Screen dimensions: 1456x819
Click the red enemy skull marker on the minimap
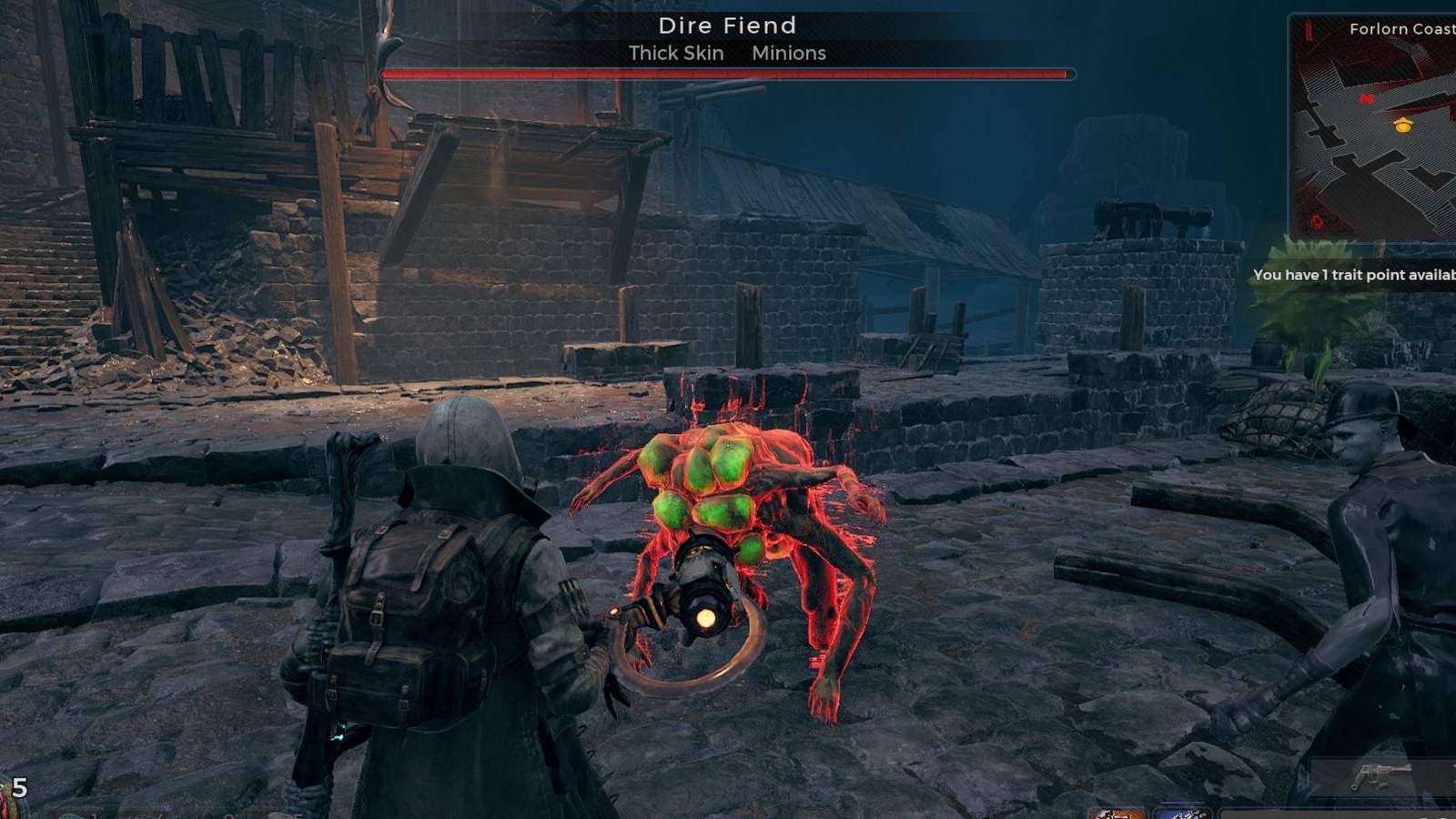pos(1317,221)
